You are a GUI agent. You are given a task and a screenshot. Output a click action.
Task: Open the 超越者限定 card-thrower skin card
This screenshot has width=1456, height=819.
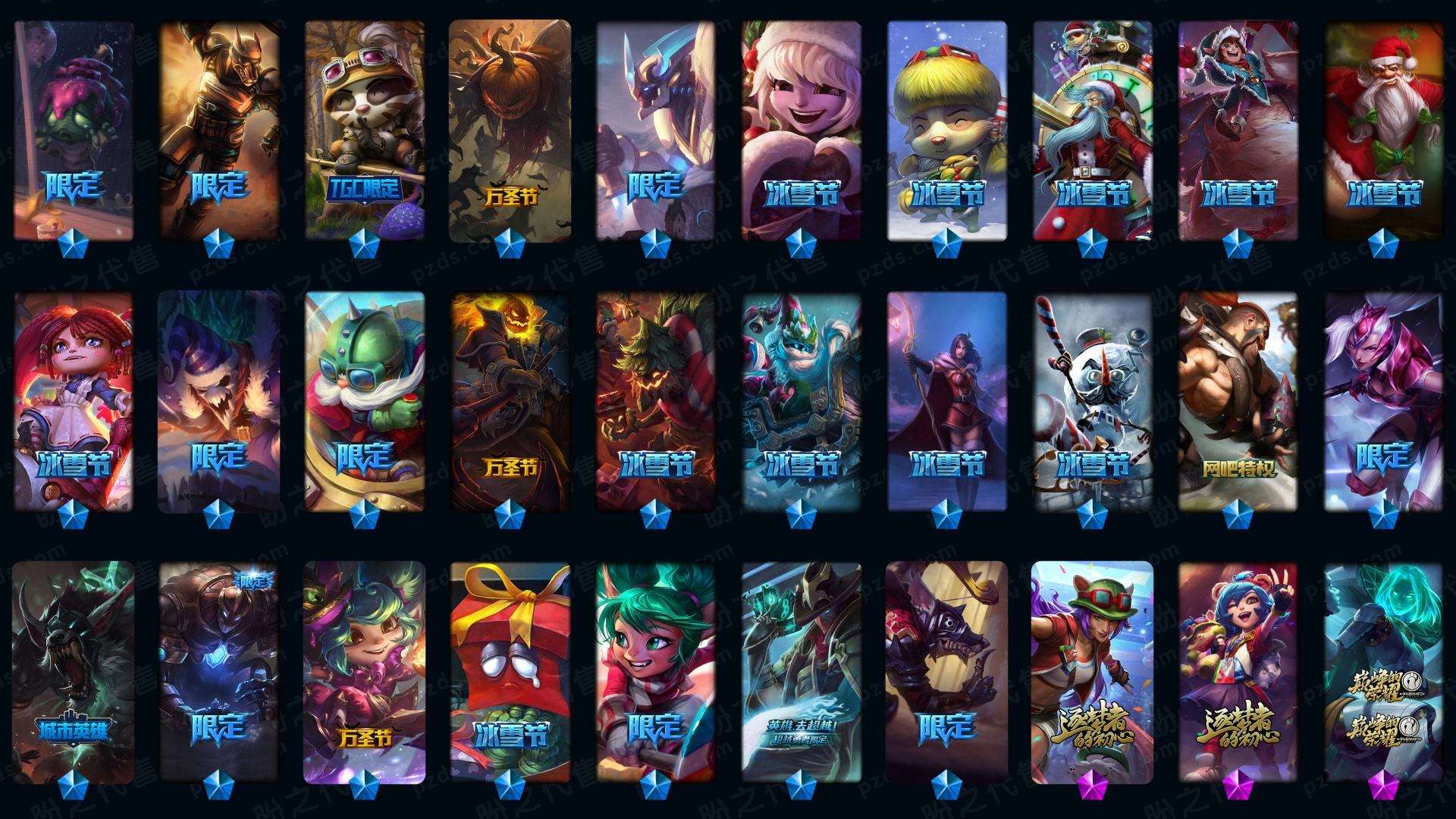coord(801,671)
